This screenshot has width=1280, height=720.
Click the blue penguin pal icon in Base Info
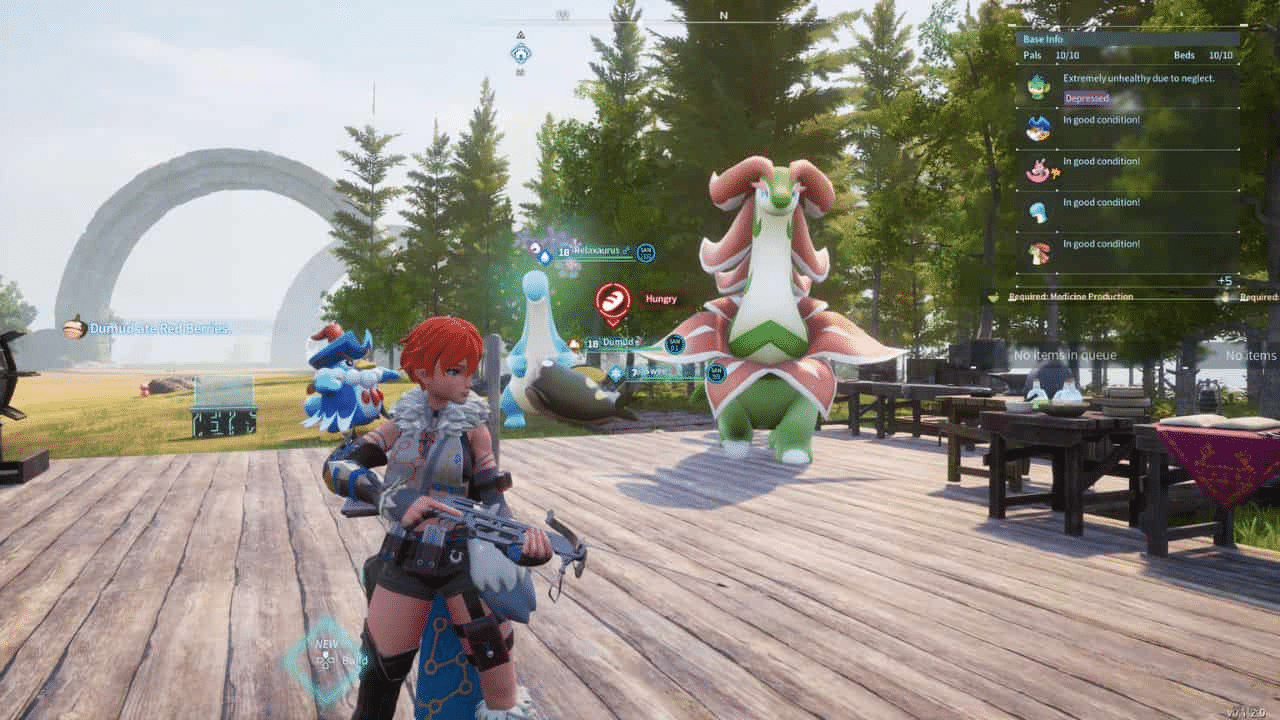coord(1037,128)
